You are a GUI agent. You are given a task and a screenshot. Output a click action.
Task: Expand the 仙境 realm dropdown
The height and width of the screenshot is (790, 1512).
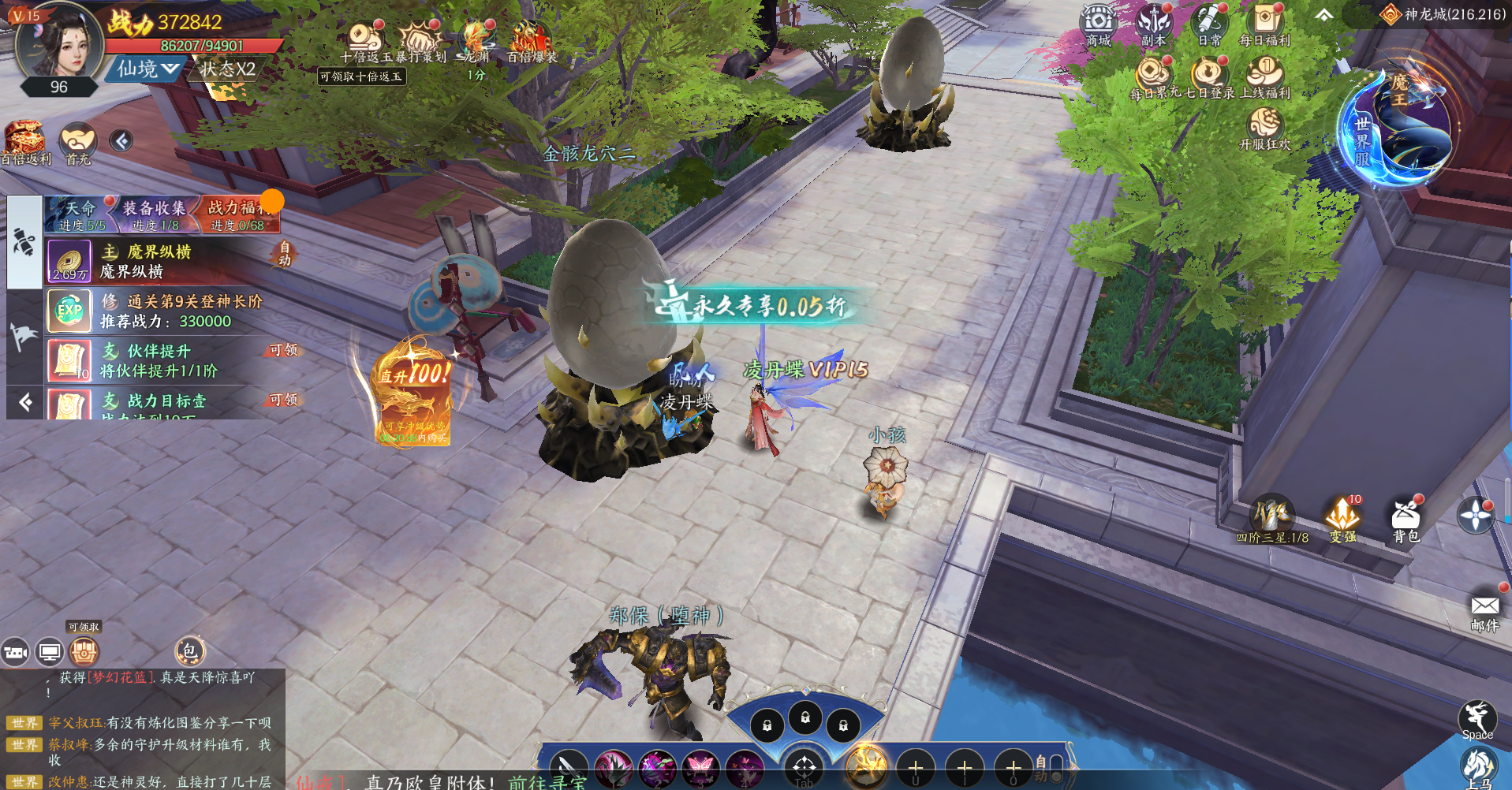pyautogui.click(x=147, y=69)
